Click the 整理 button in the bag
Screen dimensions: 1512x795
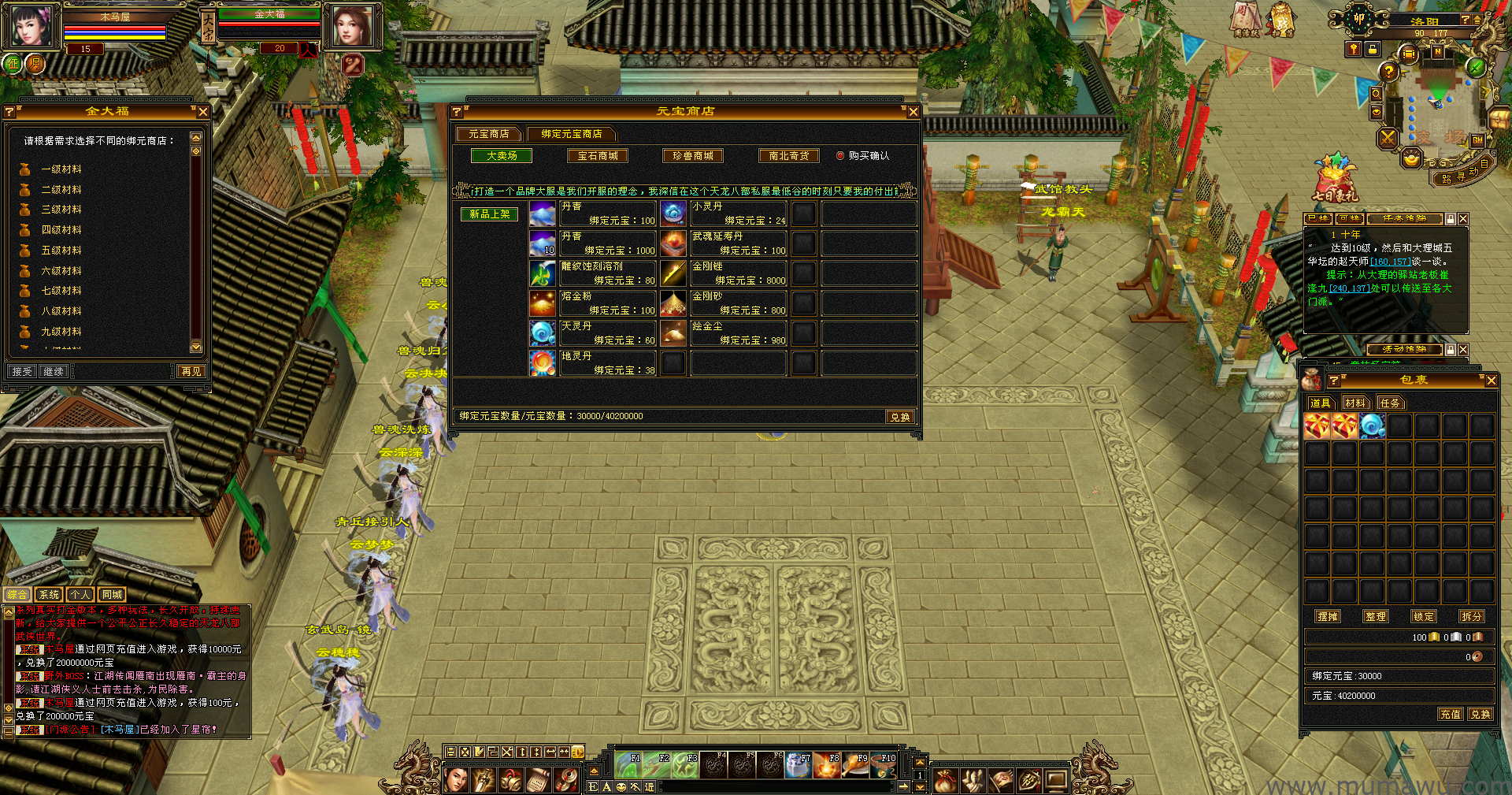[1376, 617]
